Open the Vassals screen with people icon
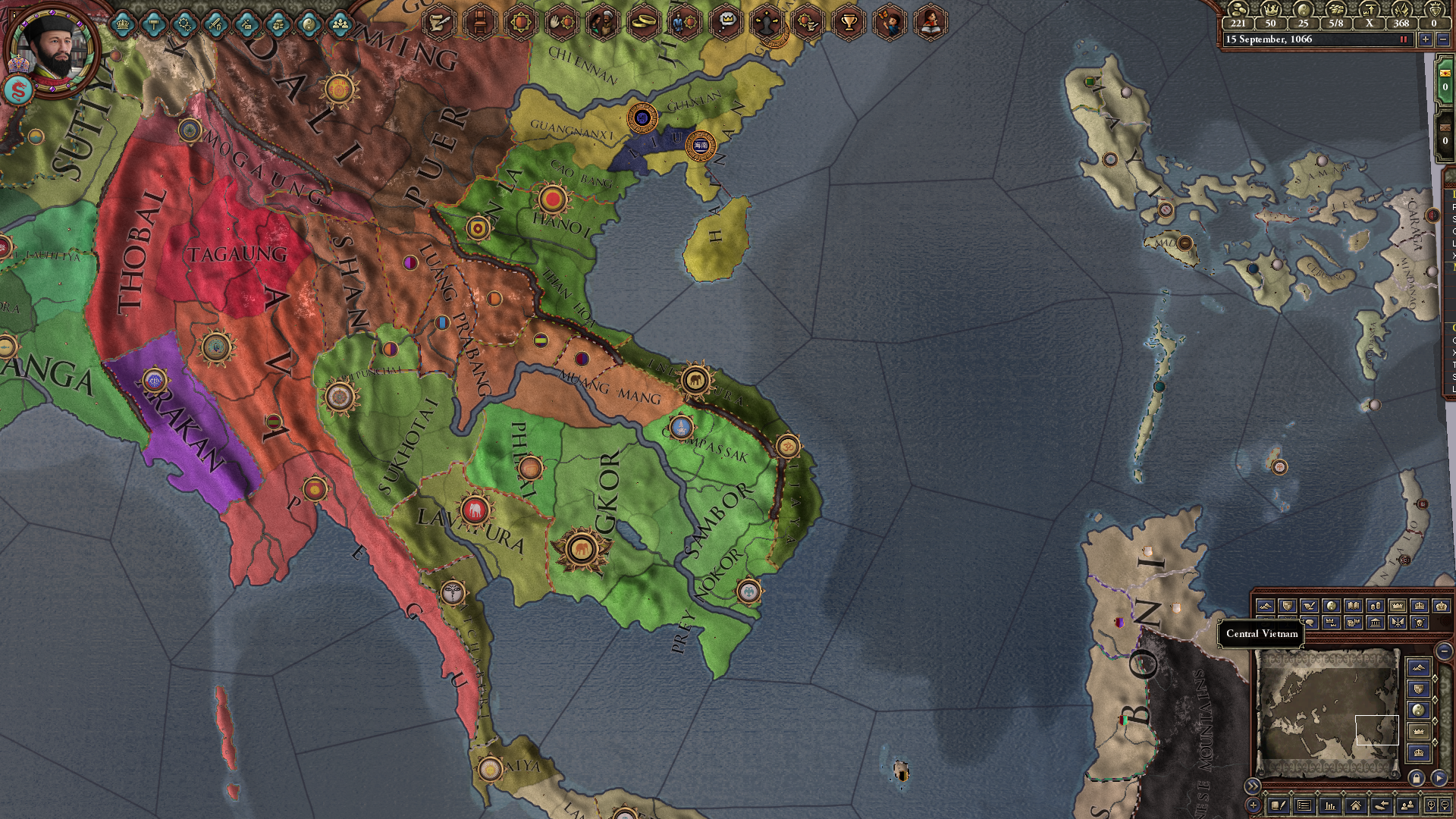This screenshot has height=819, width=1456. pos(341,24)
